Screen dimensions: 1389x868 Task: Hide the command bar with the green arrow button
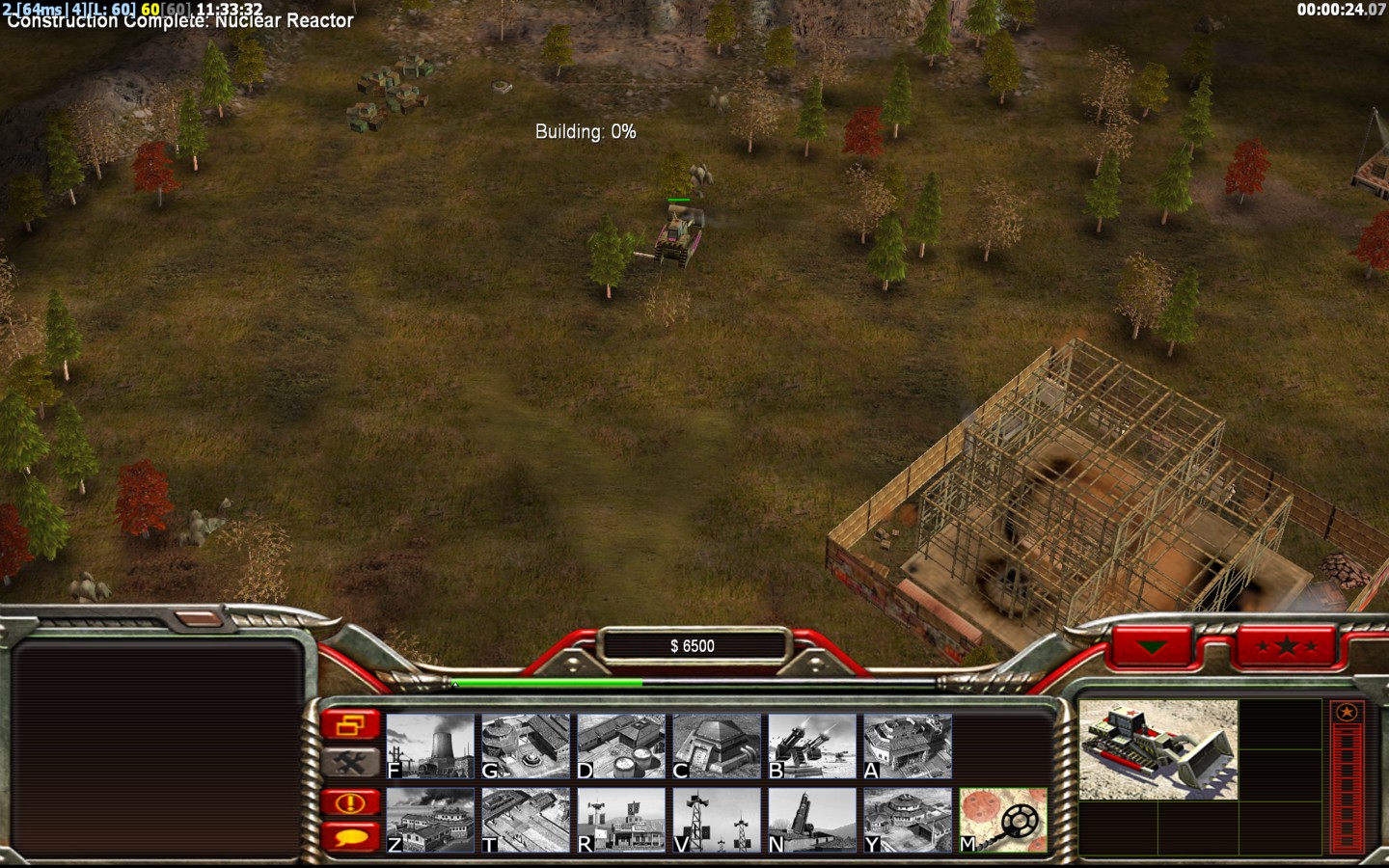1152,646
